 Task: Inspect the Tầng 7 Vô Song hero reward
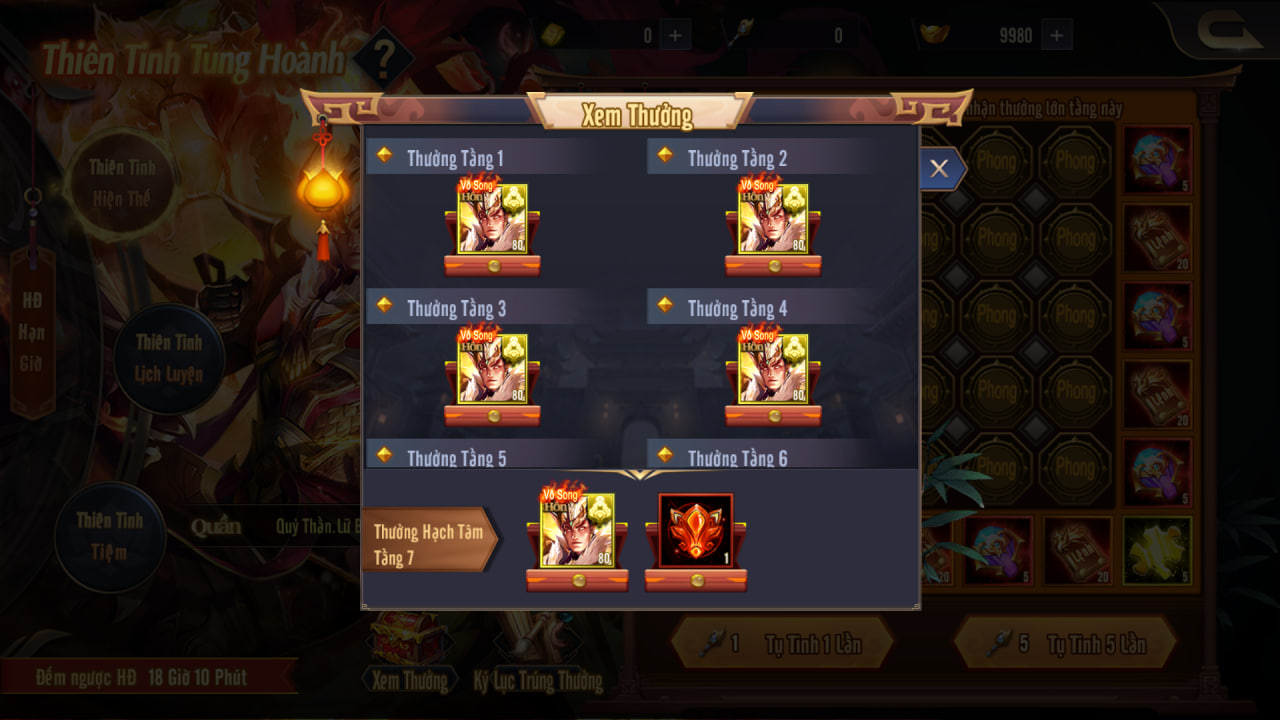[577, 531]
